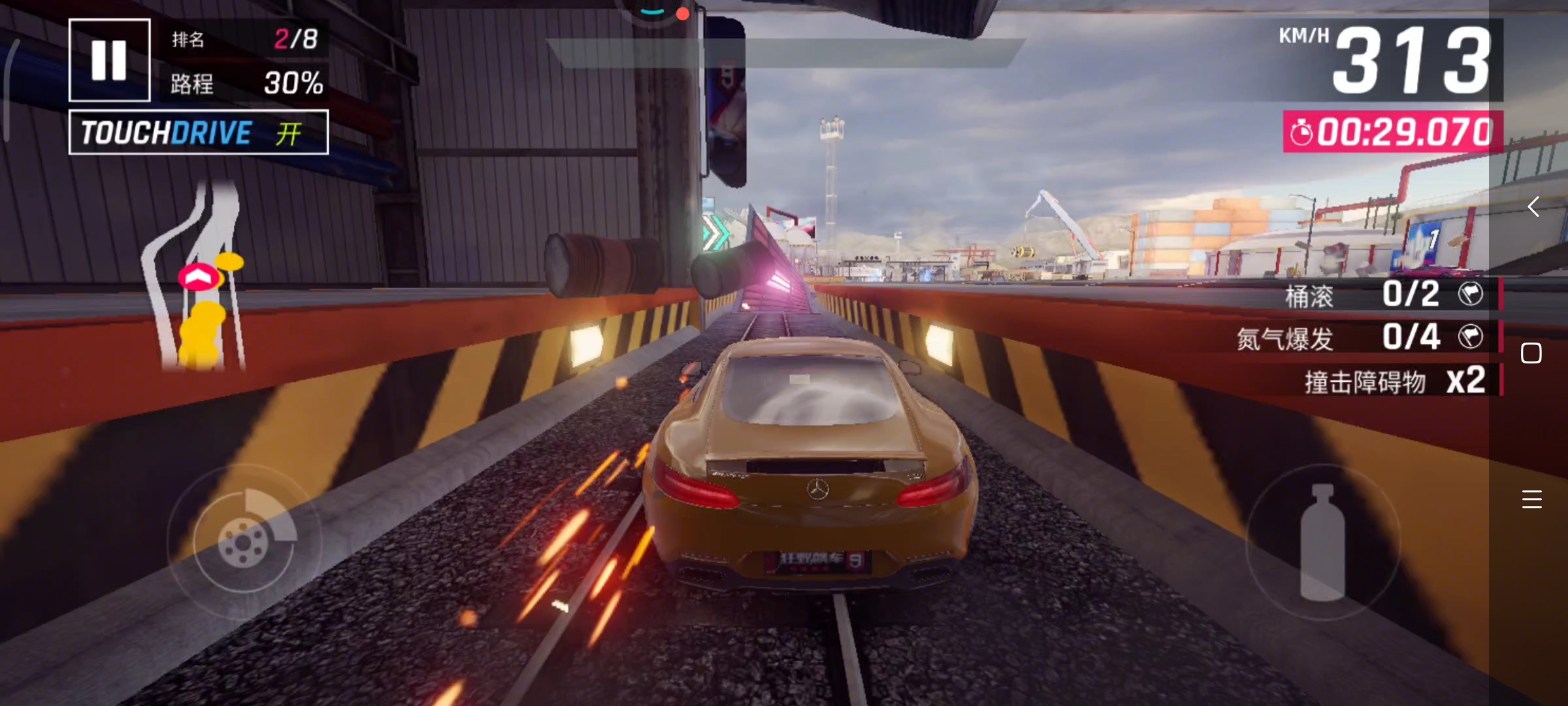This screenshot has height=706, width=1568.
Task: Activate the nitro bottle boost
Action: pos(1322,542)
